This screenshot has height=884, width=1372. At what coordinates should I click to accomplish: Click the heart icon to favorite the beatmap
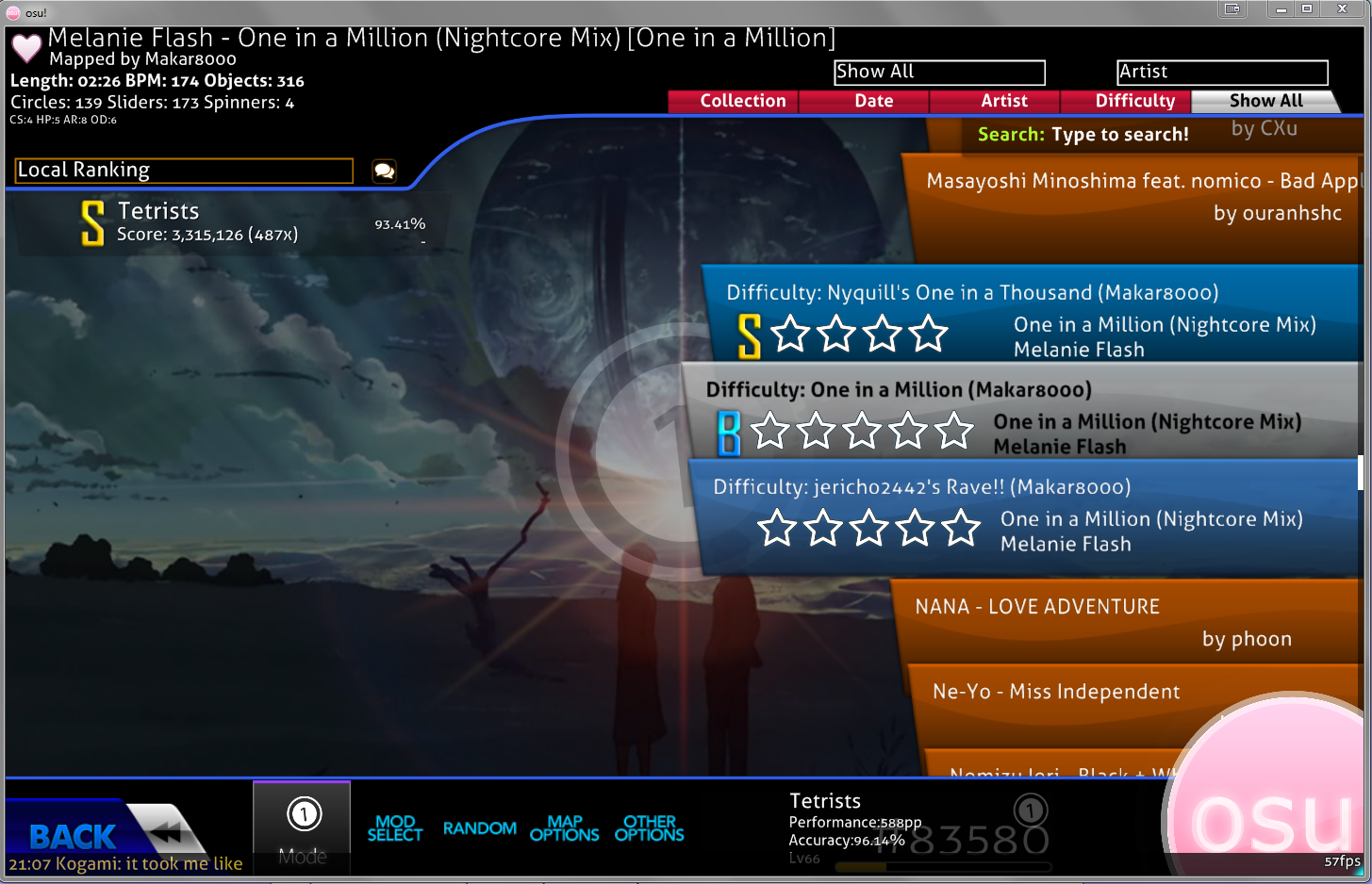coord(25,46)
